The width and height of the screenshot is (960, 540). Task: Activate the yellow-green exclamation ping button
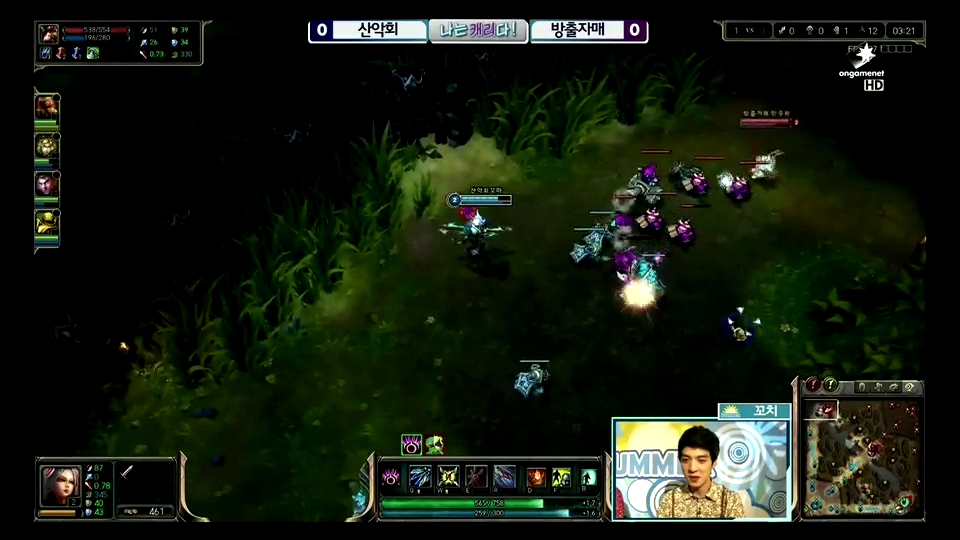coord(830,384)
